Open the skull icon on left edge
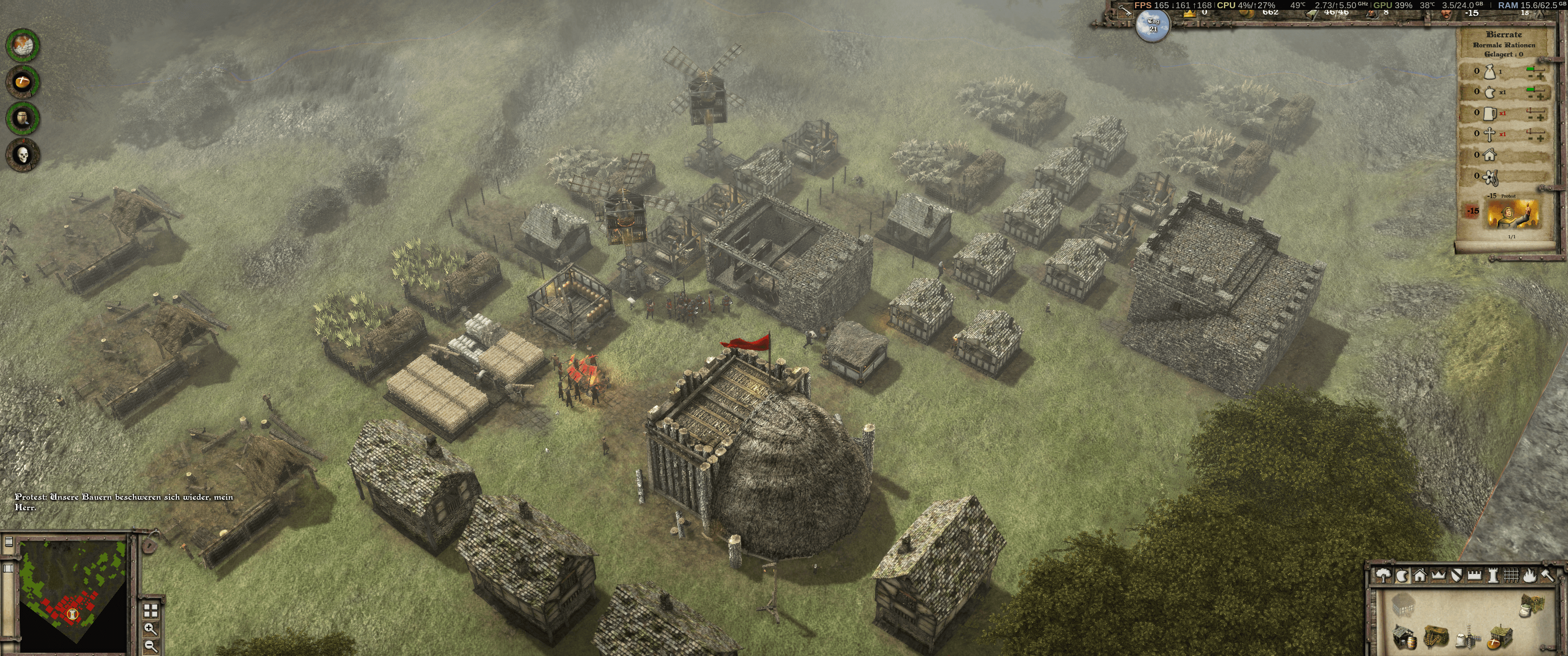Viewport: 1568px width, 656px height. (x=23, y=155)
